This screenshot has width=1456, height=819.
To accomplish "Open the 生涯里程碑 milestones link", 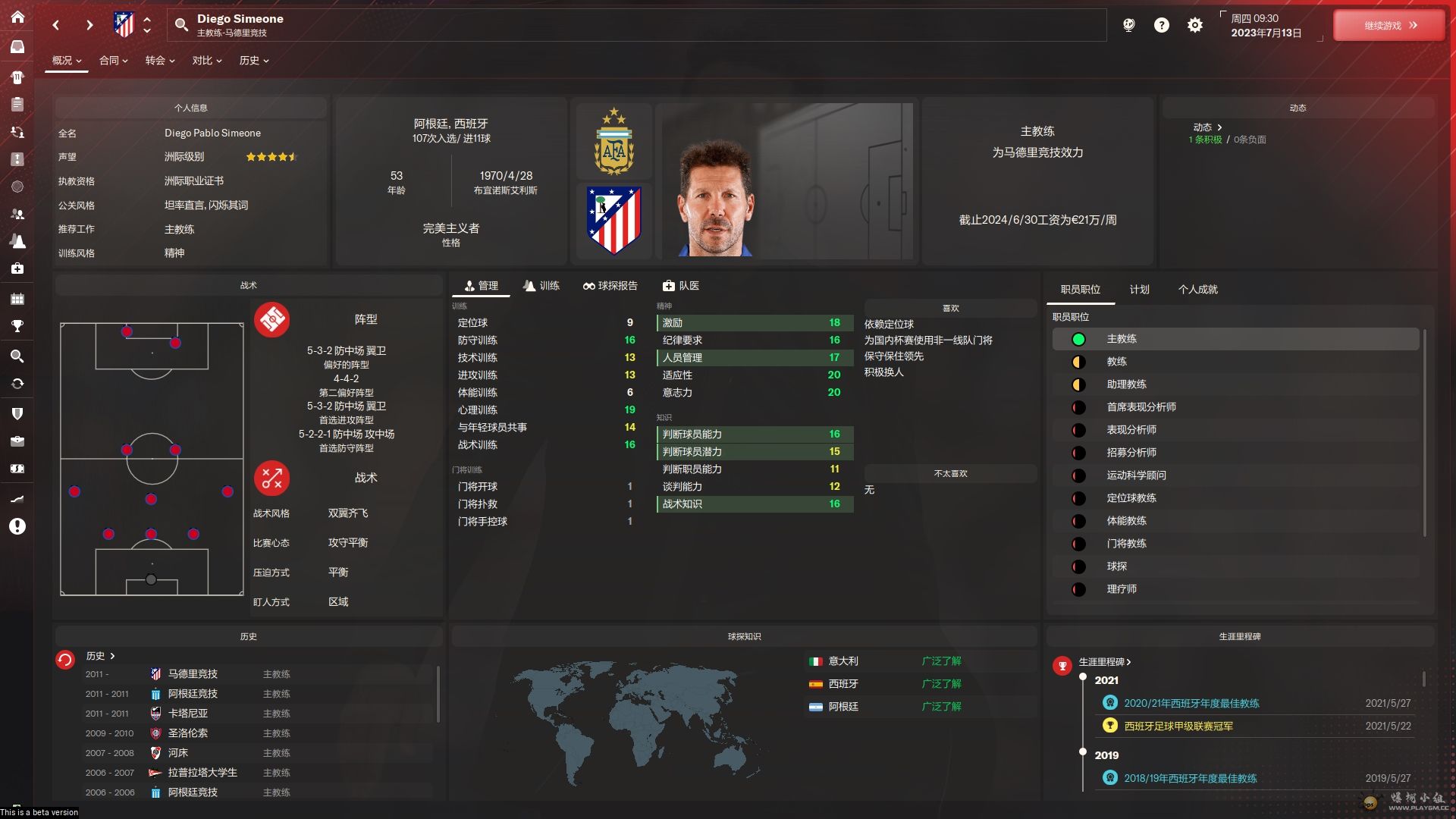I will pyautogui.click(x=1105, y=662).
